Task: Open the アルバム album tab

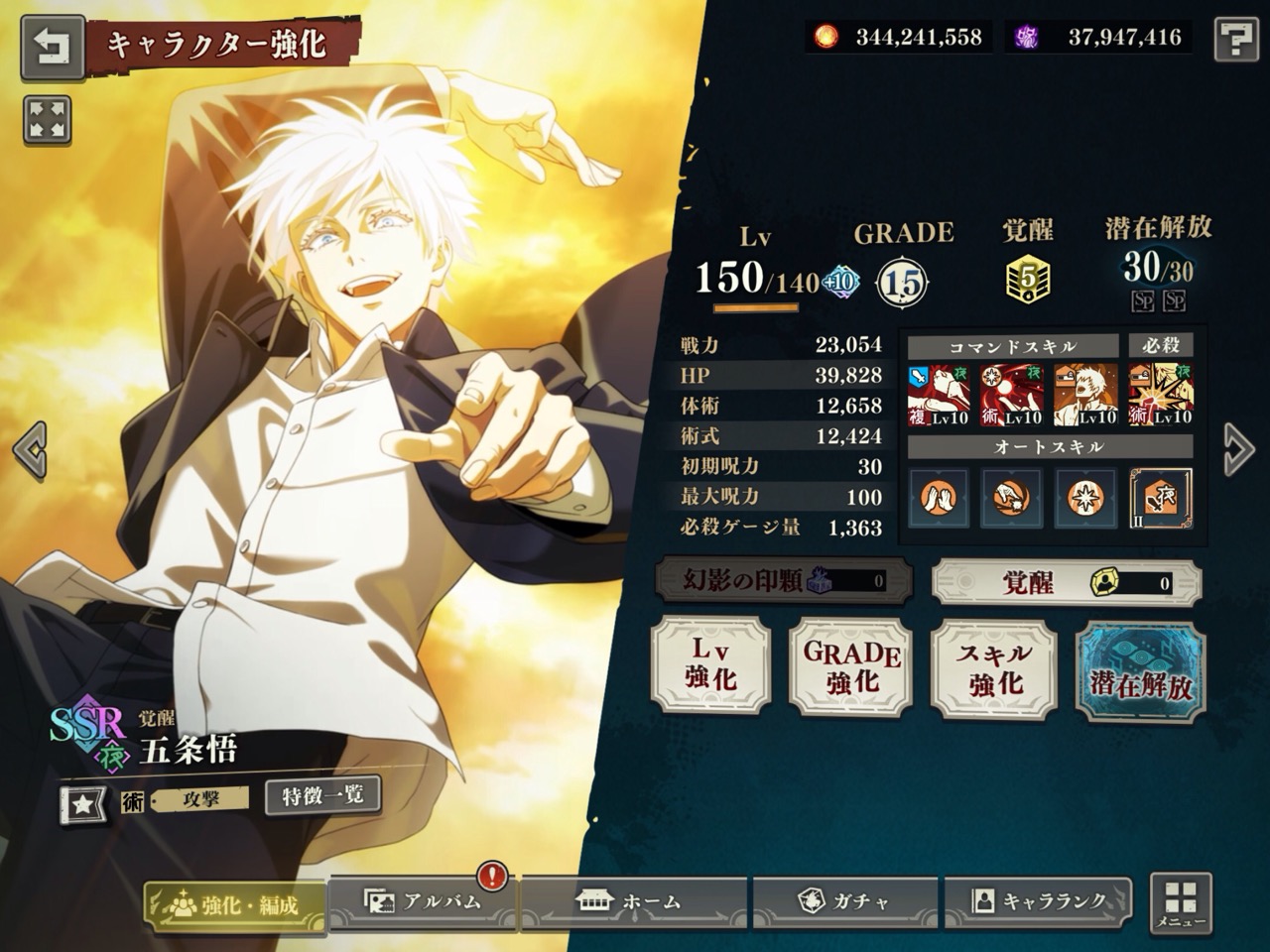Action: click(x=424, y=901)
